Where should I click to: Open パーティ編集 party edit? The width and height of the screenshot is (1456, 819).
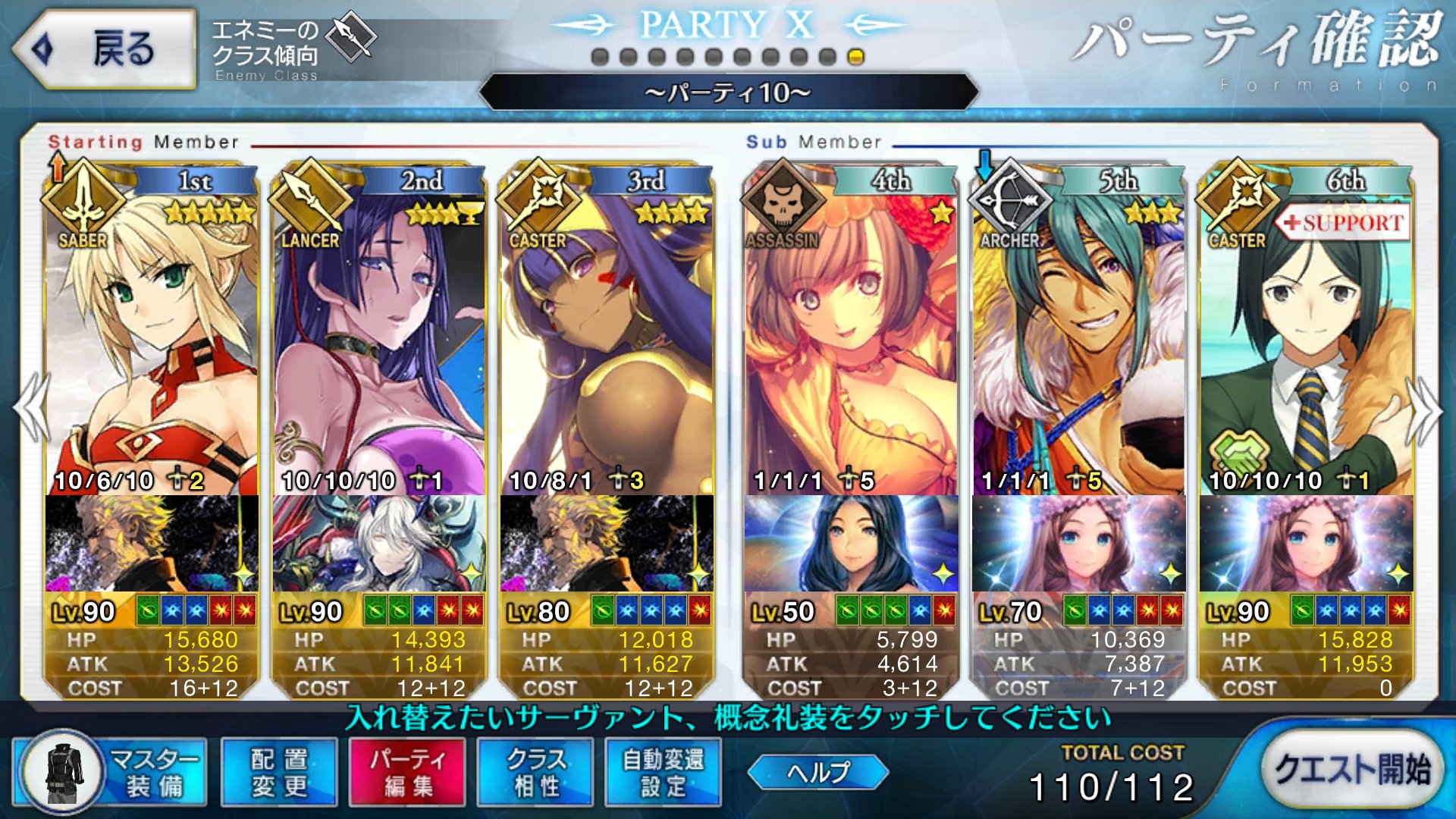pos(407,772)
